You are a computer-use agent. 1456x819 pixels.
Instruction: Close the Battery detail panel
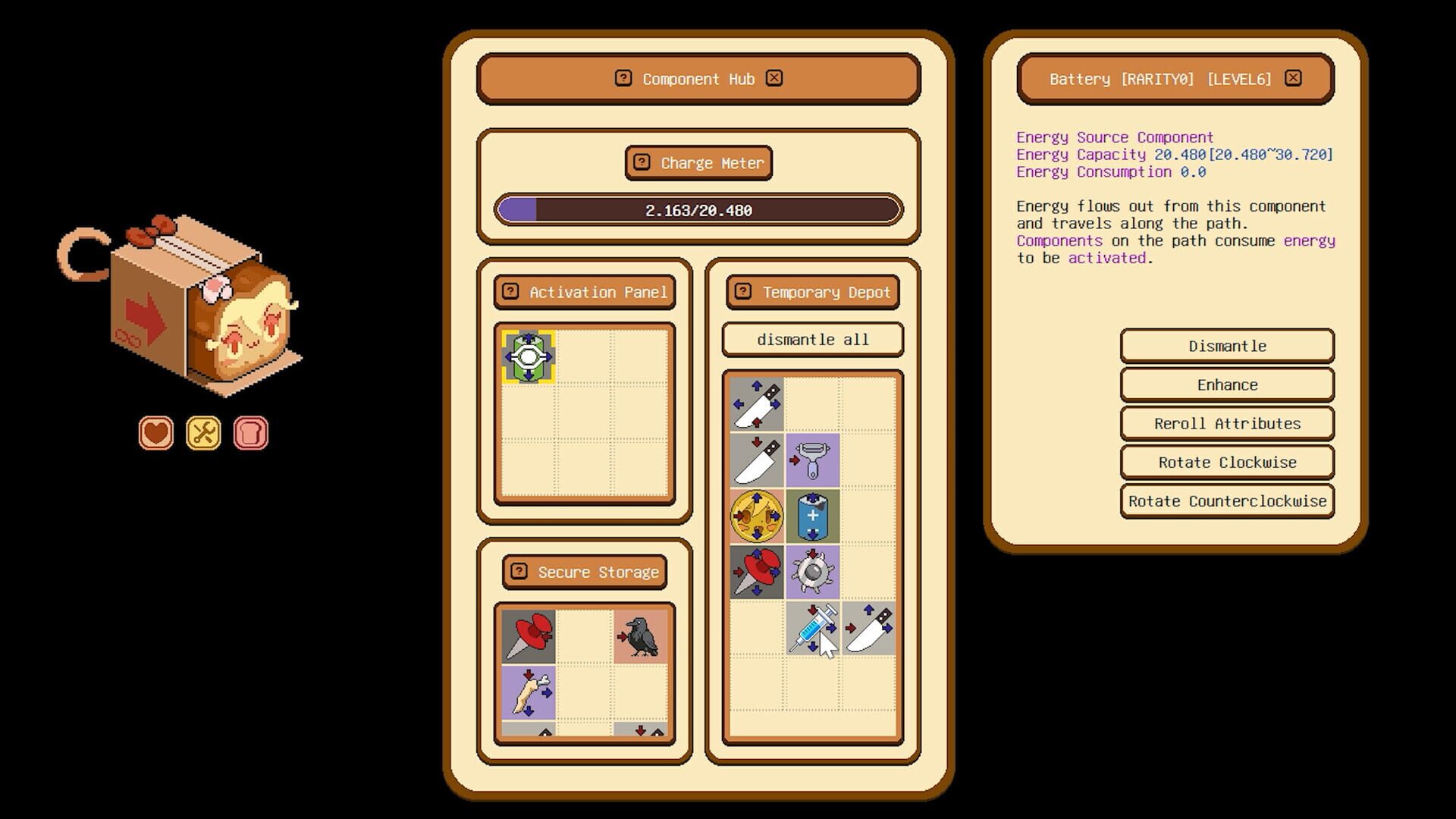click(1293, 78)
